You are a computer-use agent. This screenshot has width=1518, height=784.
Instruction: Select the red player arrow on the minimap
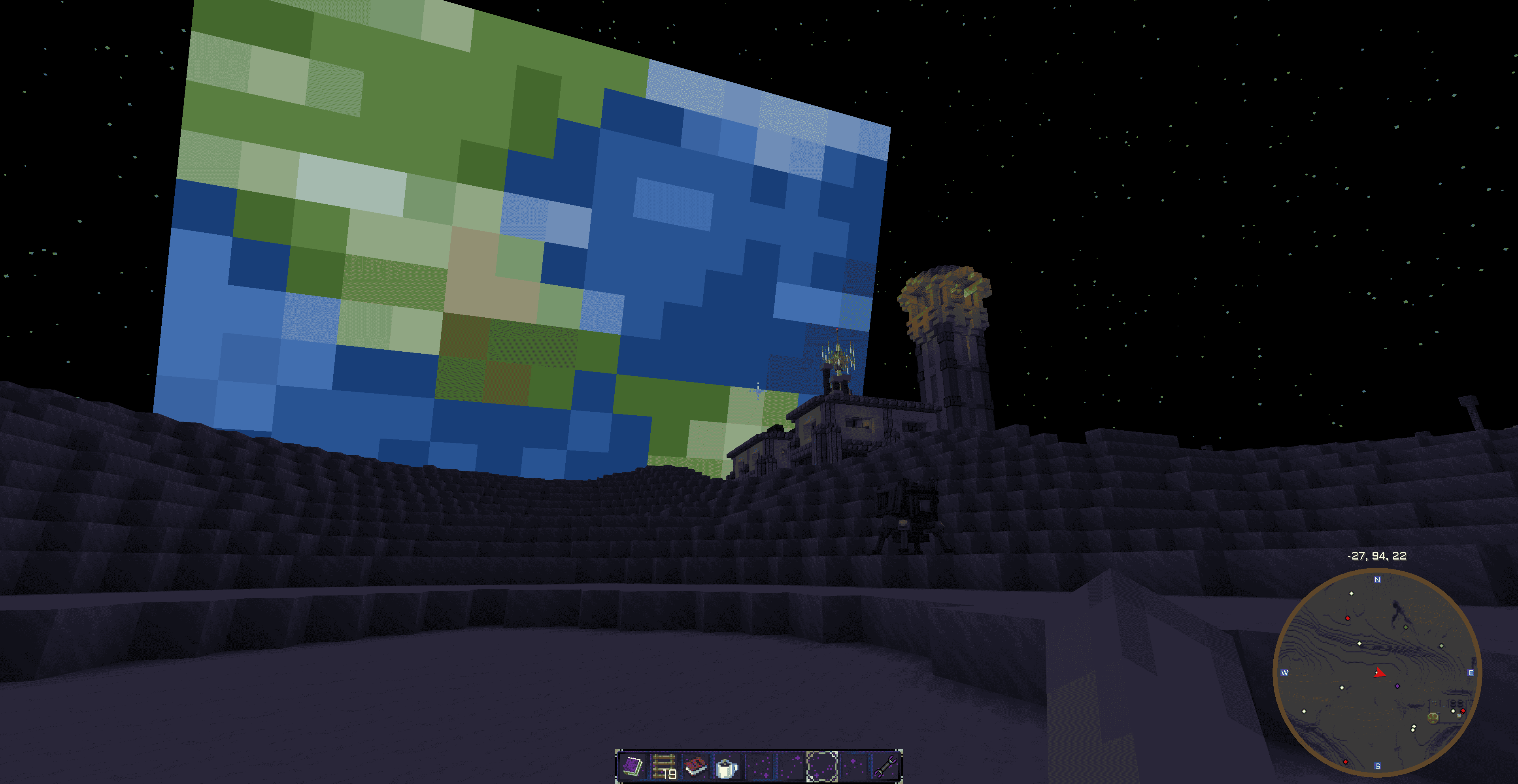tap(1380, 673)
